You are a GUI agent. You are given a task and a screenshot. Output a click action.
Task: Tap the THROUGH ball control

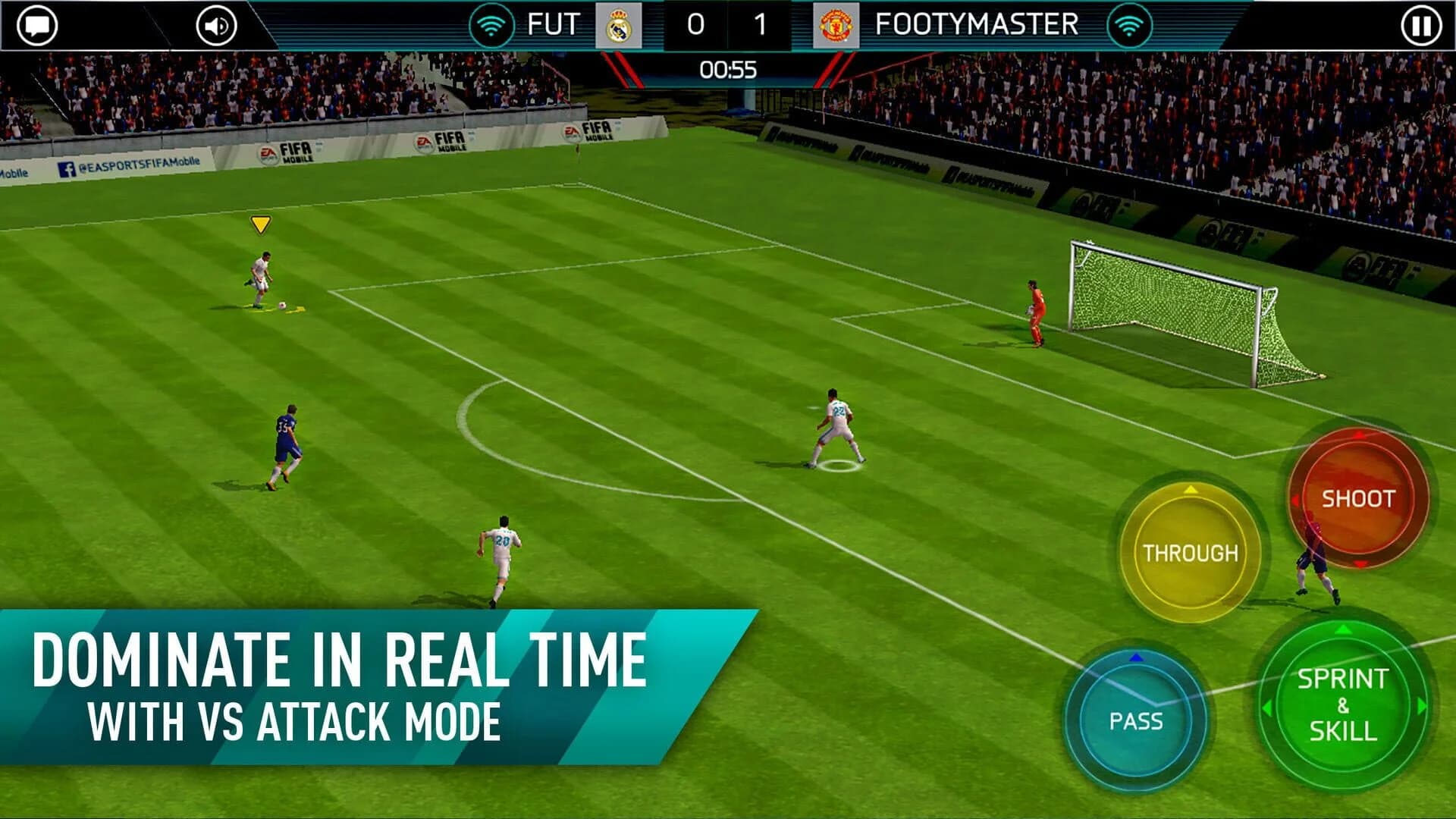pyautogui.click(x=1192, y=553)
